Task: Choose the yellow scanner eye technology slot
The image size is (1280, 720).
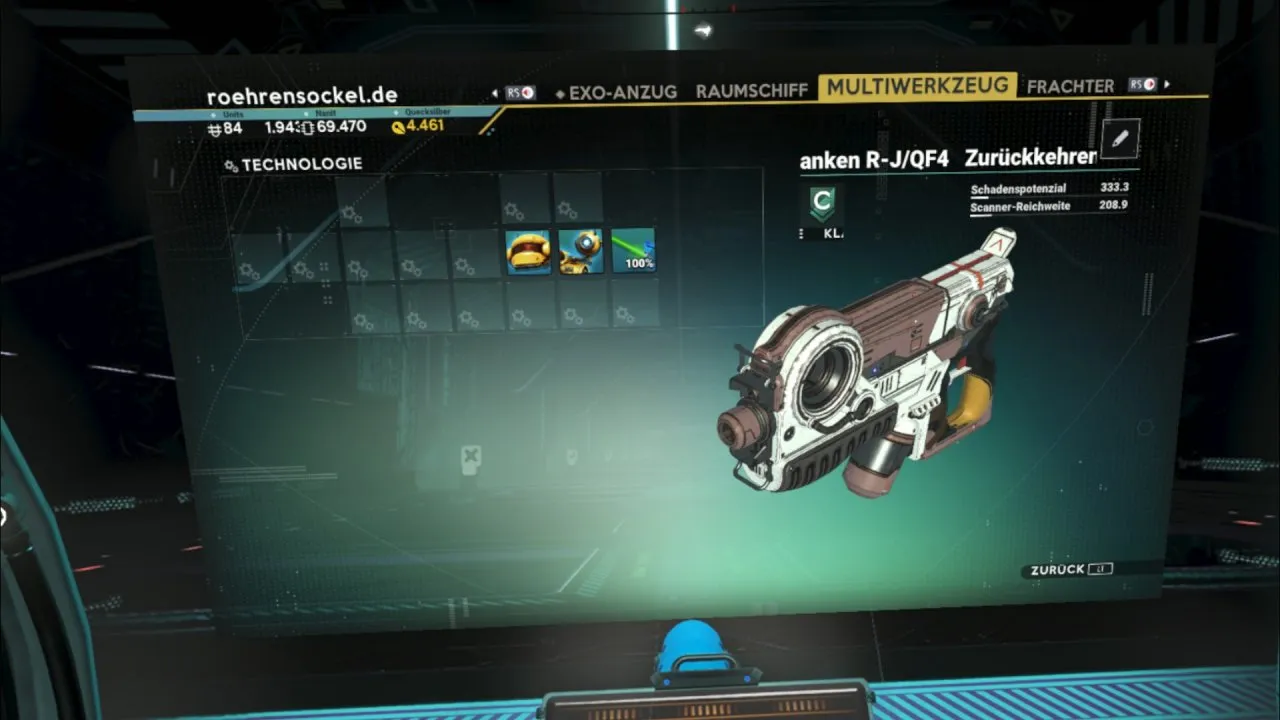Action: [581, 252]
